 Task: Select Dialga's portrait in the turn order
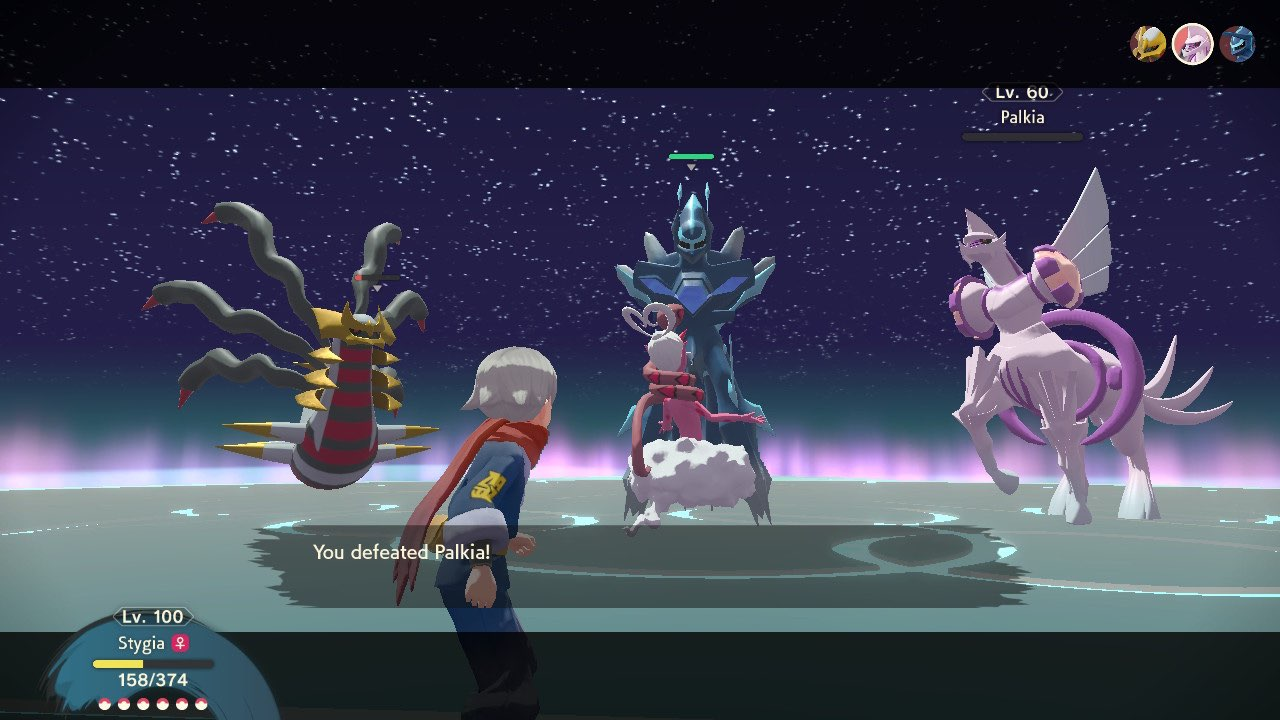pyautogui.click(x=1237, y=44)
